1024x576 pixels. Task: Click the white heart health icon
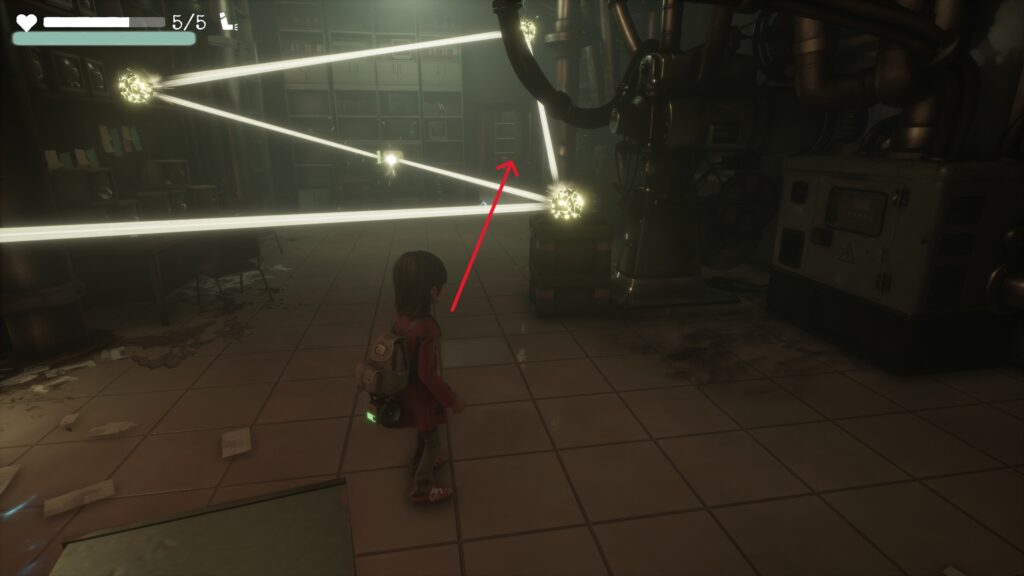click(26, 21)
